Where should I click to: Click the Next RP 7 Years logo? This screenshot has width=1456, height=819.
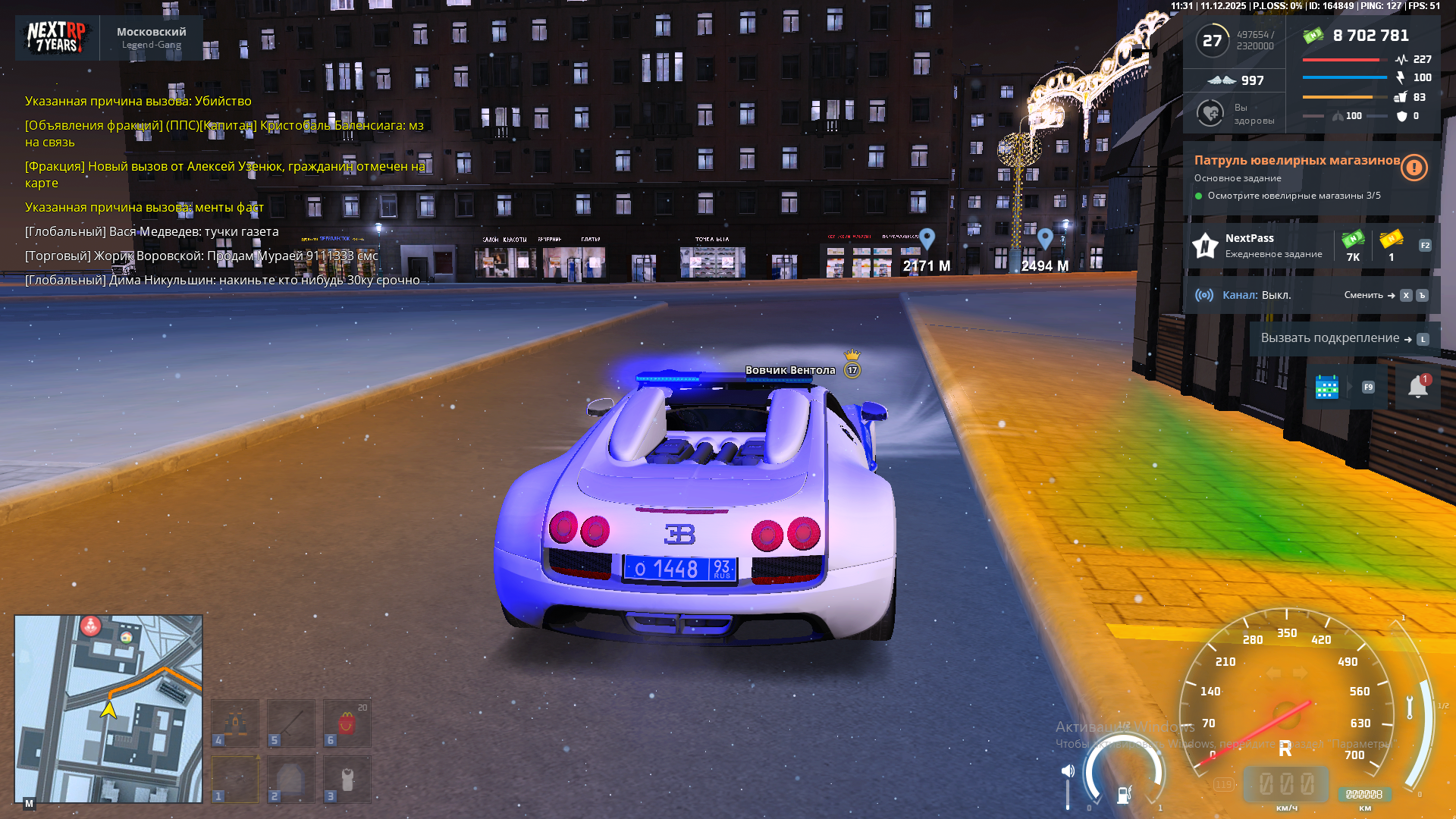(x=57, y=37)
